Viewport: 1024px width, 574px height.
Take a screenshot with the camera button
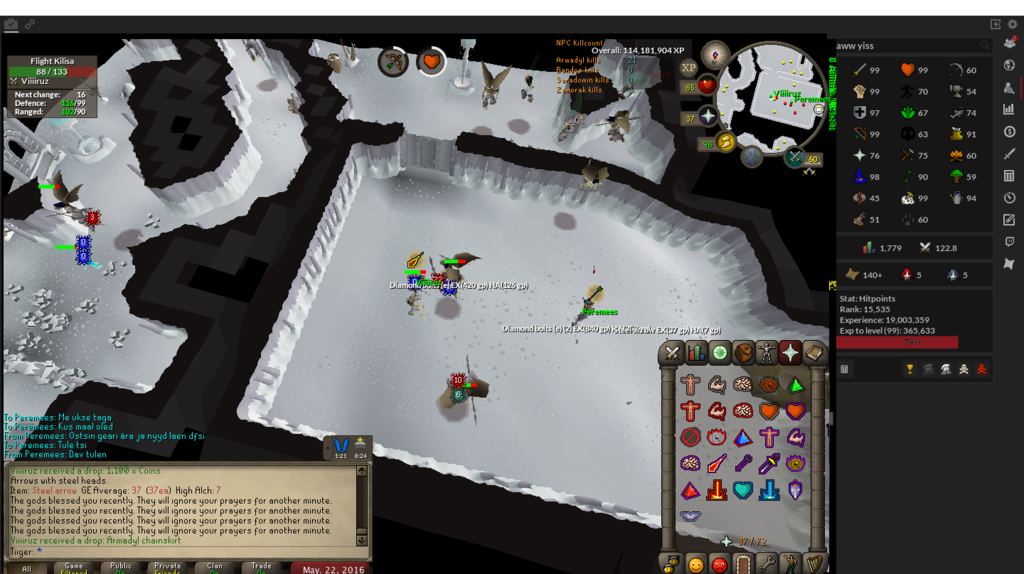pyautogui.click(x=11, y=24)
